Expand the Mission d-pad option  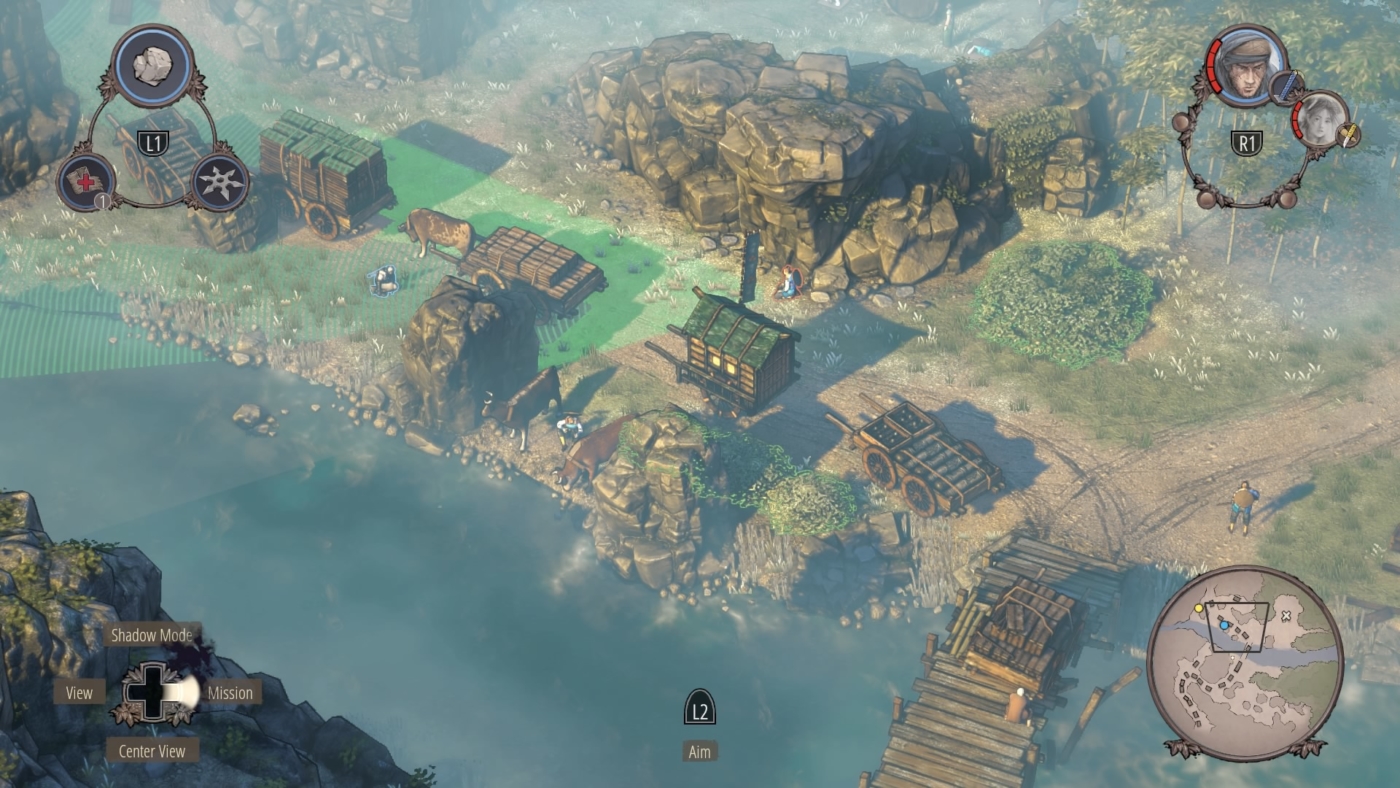click(228, 692)
